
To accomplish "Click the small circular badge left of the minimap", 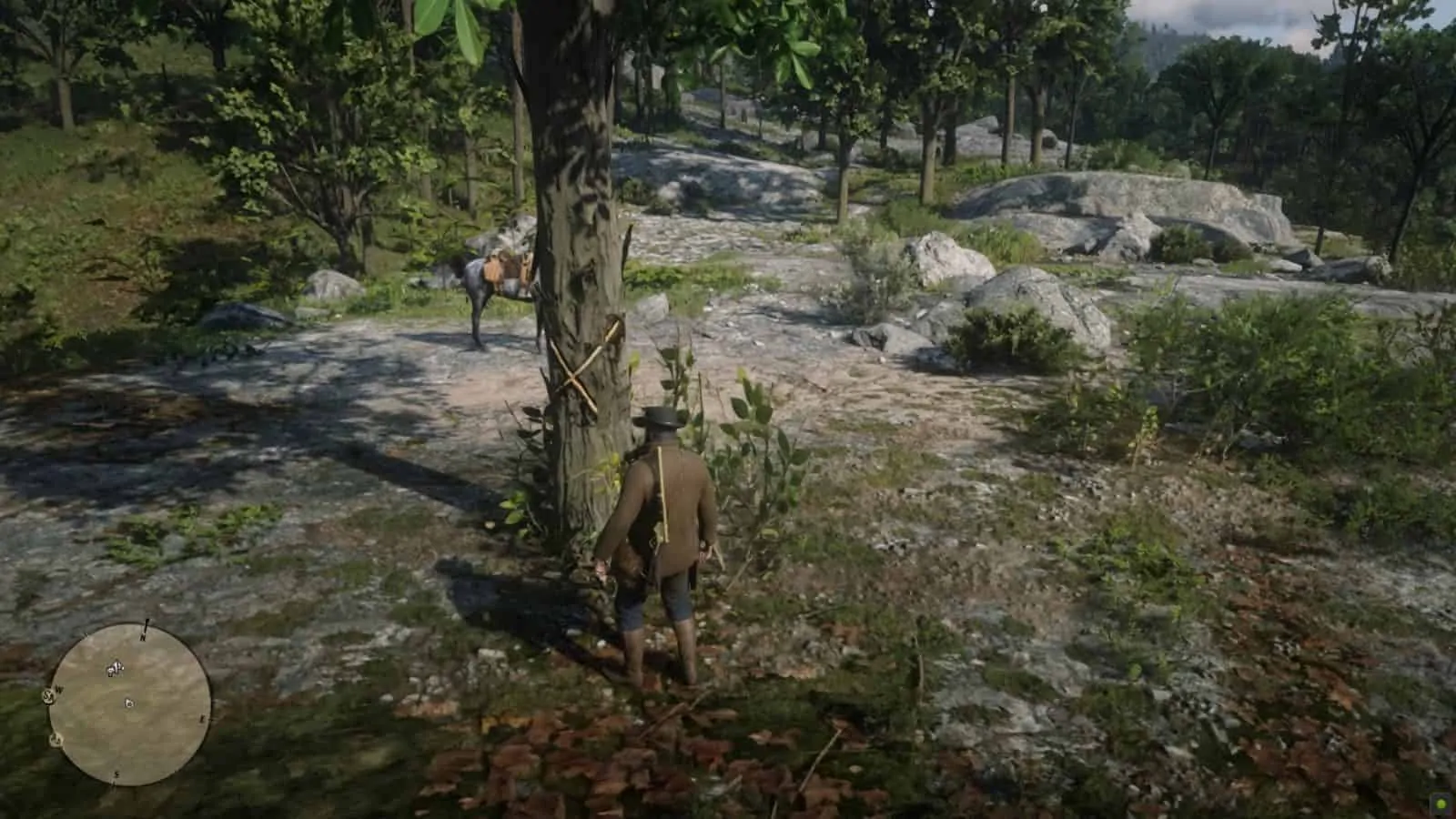I will [x=47, y=697].
